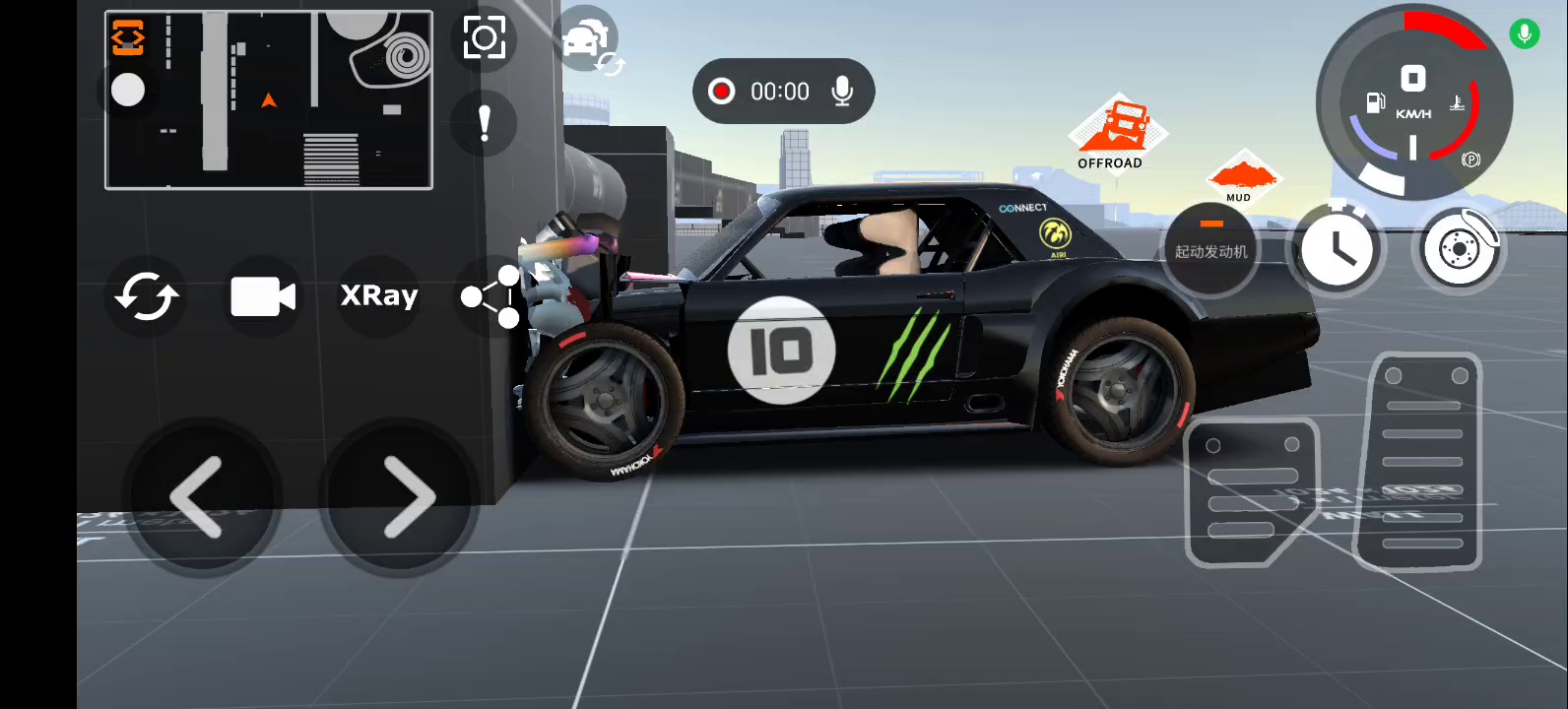Engage the brake disc handbrake button
The image size is (1568, 709).
(1459, 250)
